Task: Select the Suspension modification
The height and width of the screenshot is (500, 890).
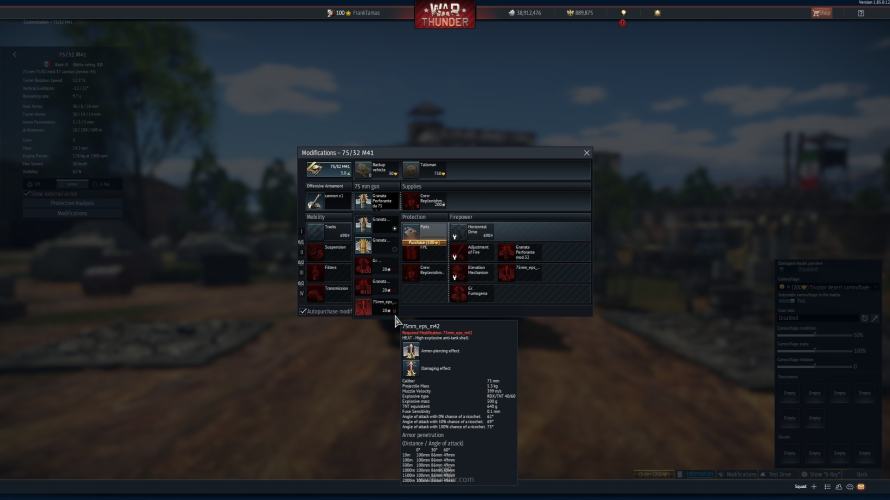Action: [328, 250]
